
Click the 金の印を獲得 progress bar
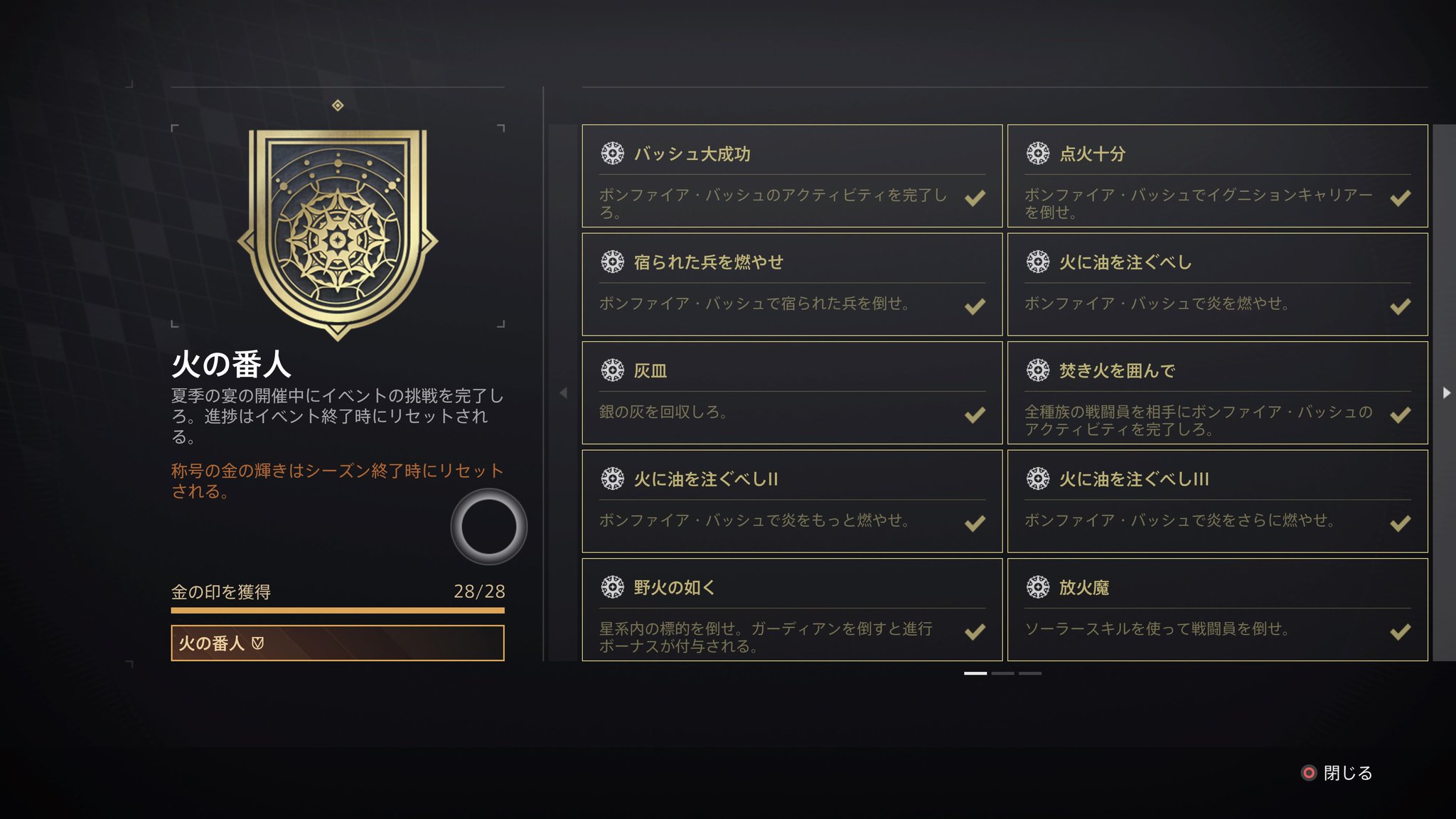click(x=338, y=610)
